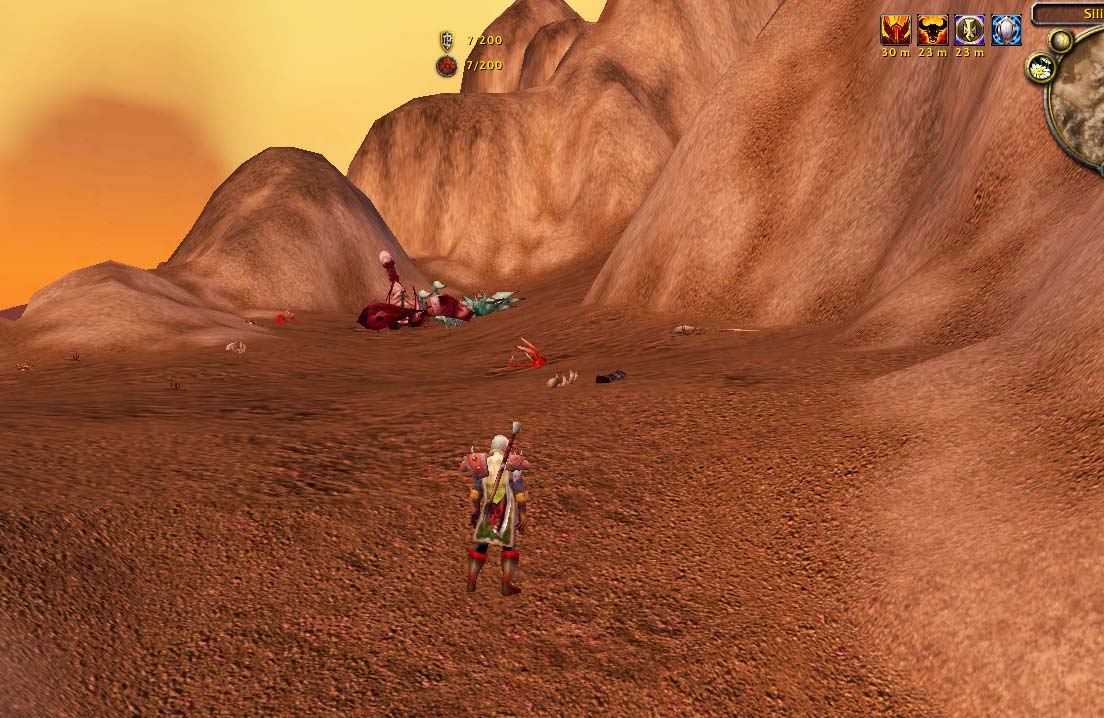
Task: Click the small round button atop the minimap
Action: pos(1060,41)
